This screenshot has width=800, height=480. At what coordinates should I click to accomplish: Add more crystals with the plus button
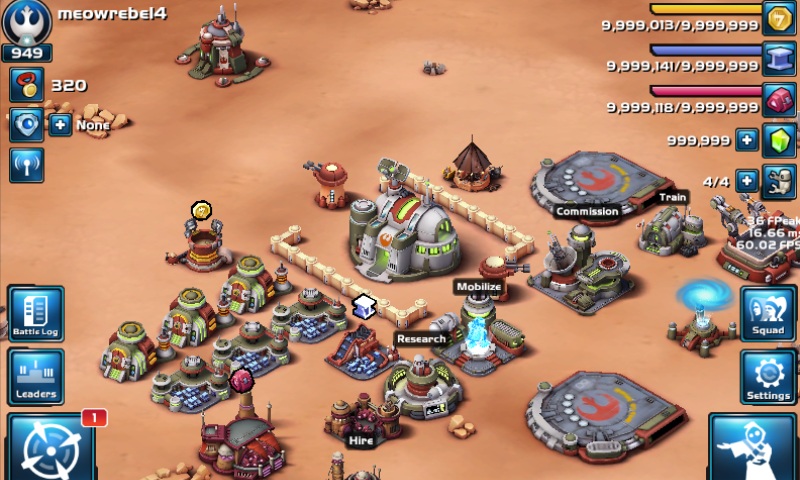click(746, 140)
